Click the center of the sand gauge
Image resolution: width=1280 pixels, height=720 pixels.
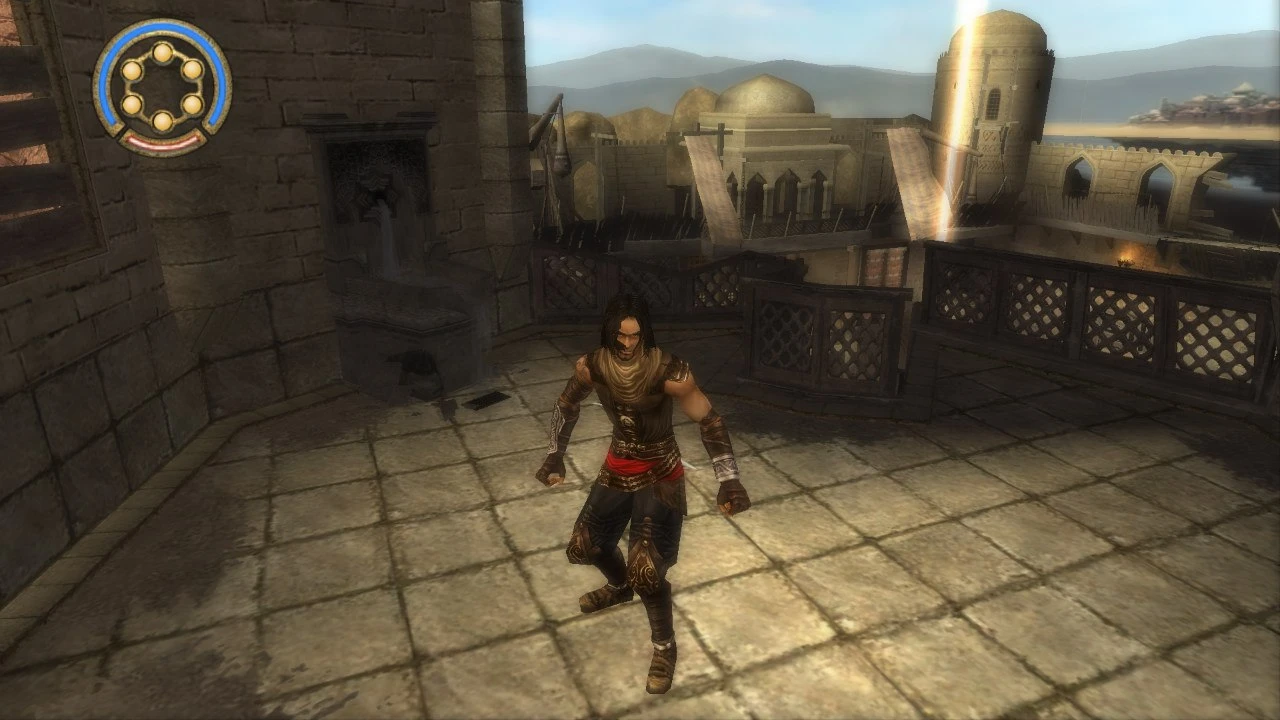162,86
